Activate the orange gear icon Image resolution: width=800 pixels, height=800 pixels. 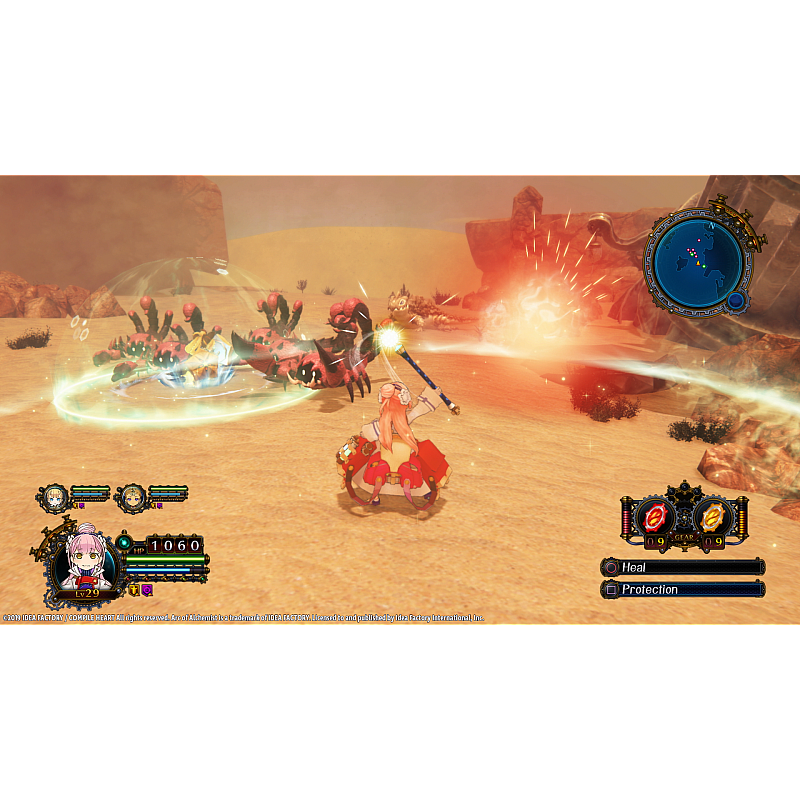(712, 517)
